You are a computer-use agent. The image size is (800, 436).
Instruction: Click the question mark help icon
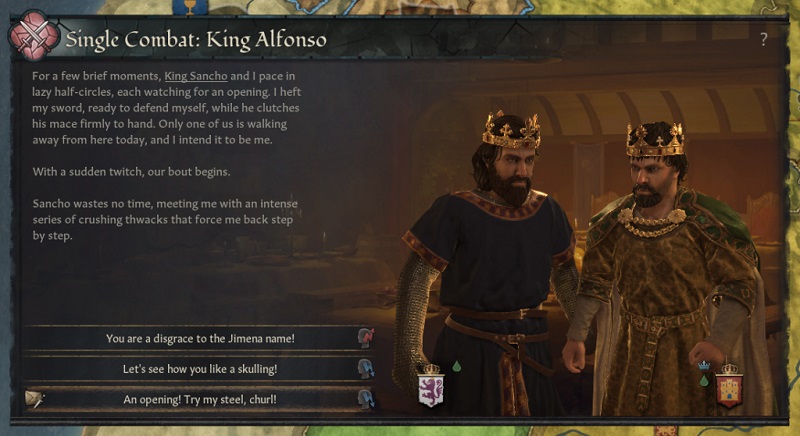(764, 39)
